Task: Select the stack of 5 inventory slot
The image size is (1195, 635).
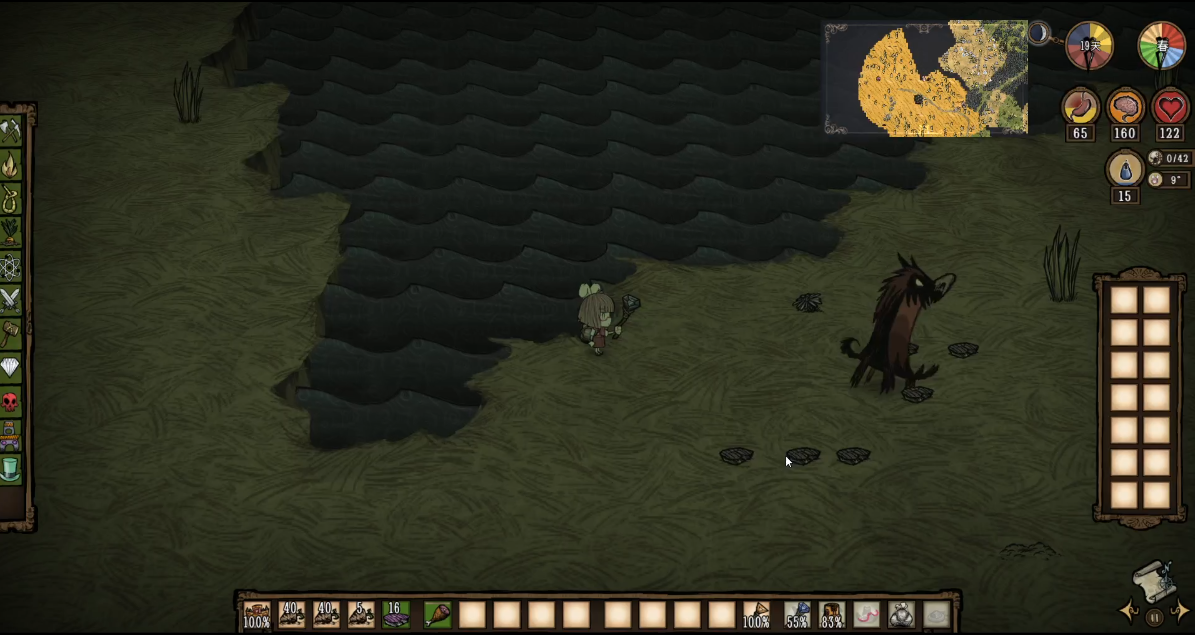Action: (x=361, y=614)
